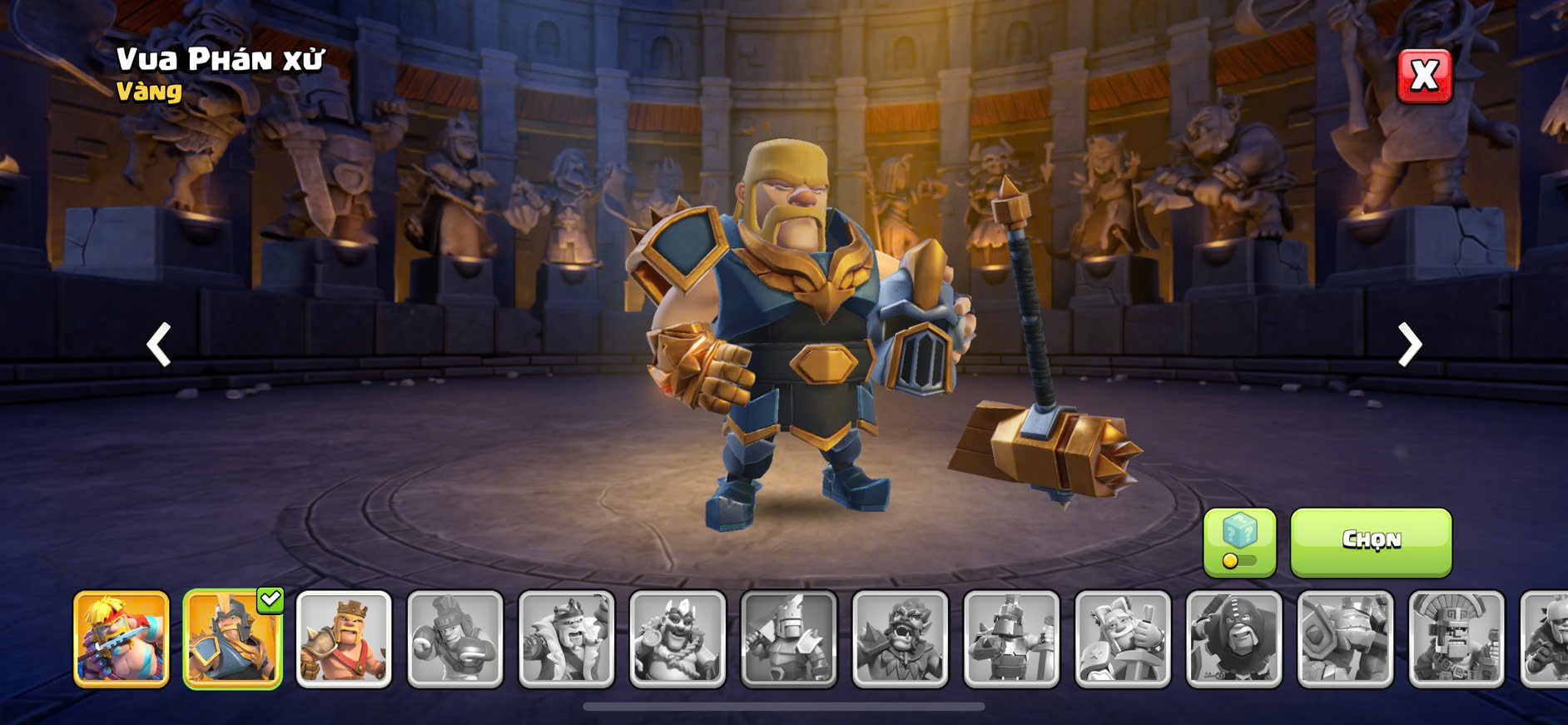
Task: Select the locked hooded executioner king skin
Action: [x=1234, y=639]
